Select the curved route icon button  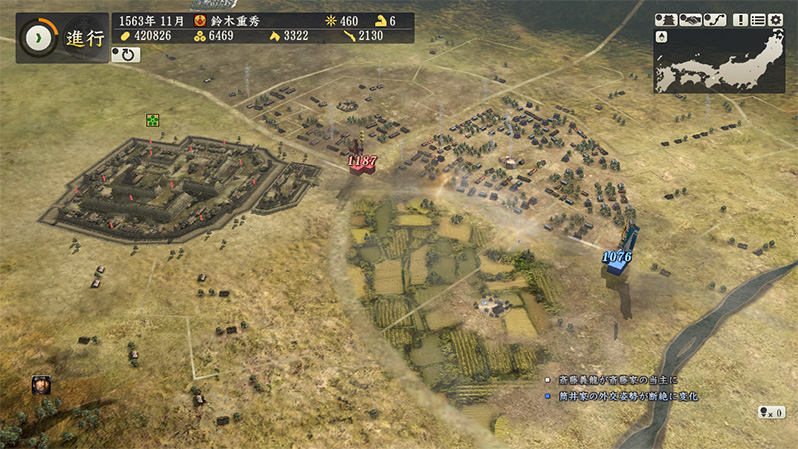click(715, 19)
